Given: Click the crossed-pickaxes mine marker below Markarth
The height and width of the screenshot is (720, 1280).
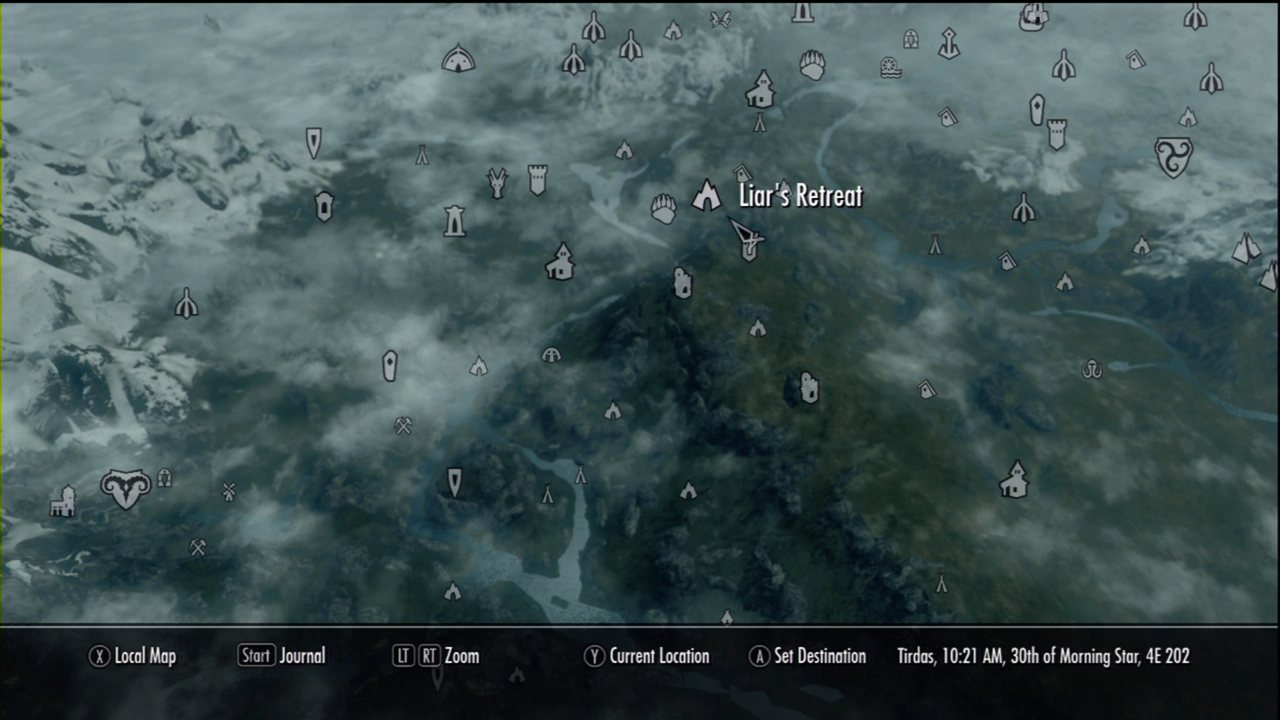Looking at the screenshot, I should pyautogui.click(x=200, y=549).
